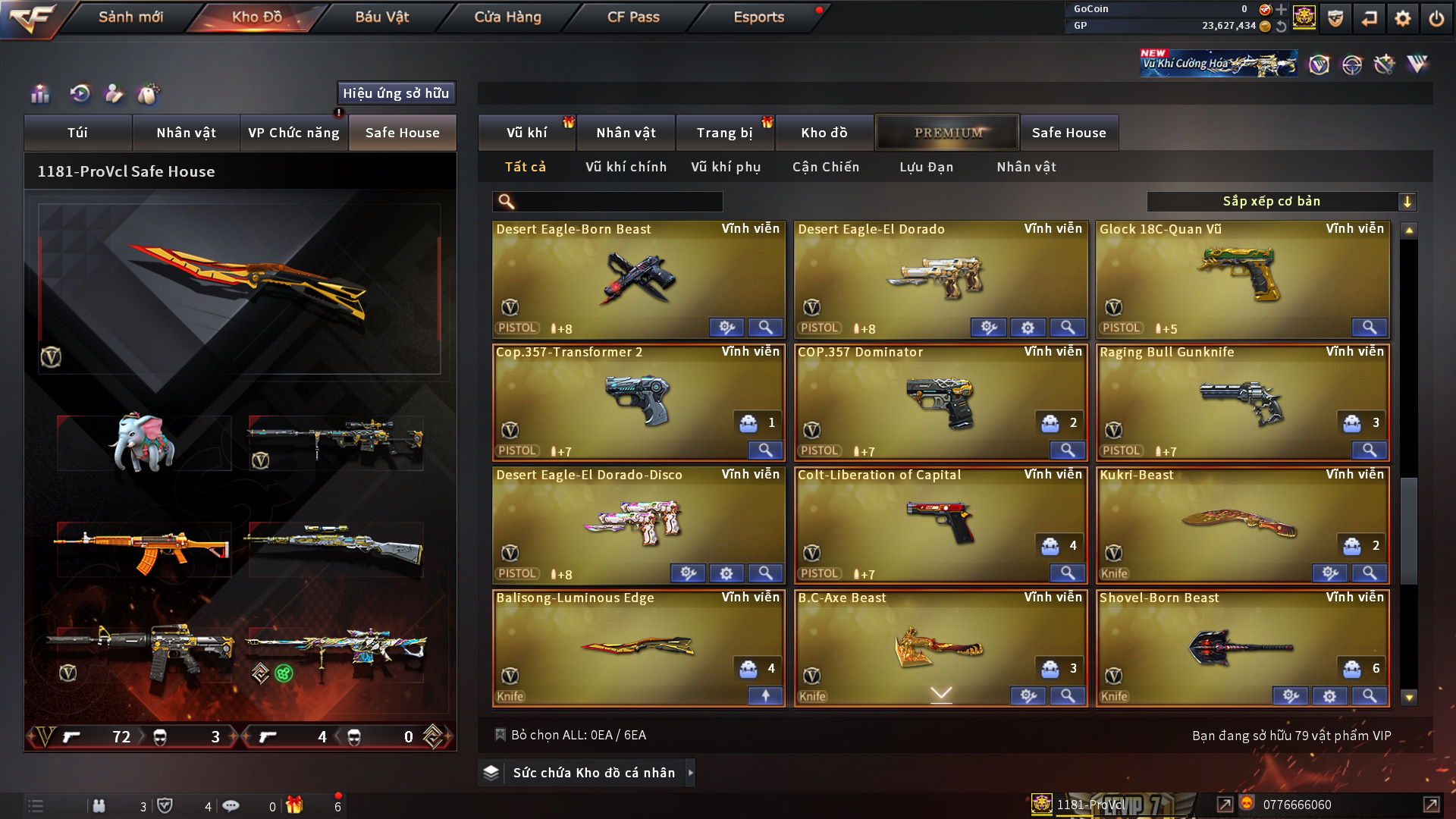1456x819 pixels.
Task: Select the Desert Eagle-Born Beast item
Action: coord(638,278)
